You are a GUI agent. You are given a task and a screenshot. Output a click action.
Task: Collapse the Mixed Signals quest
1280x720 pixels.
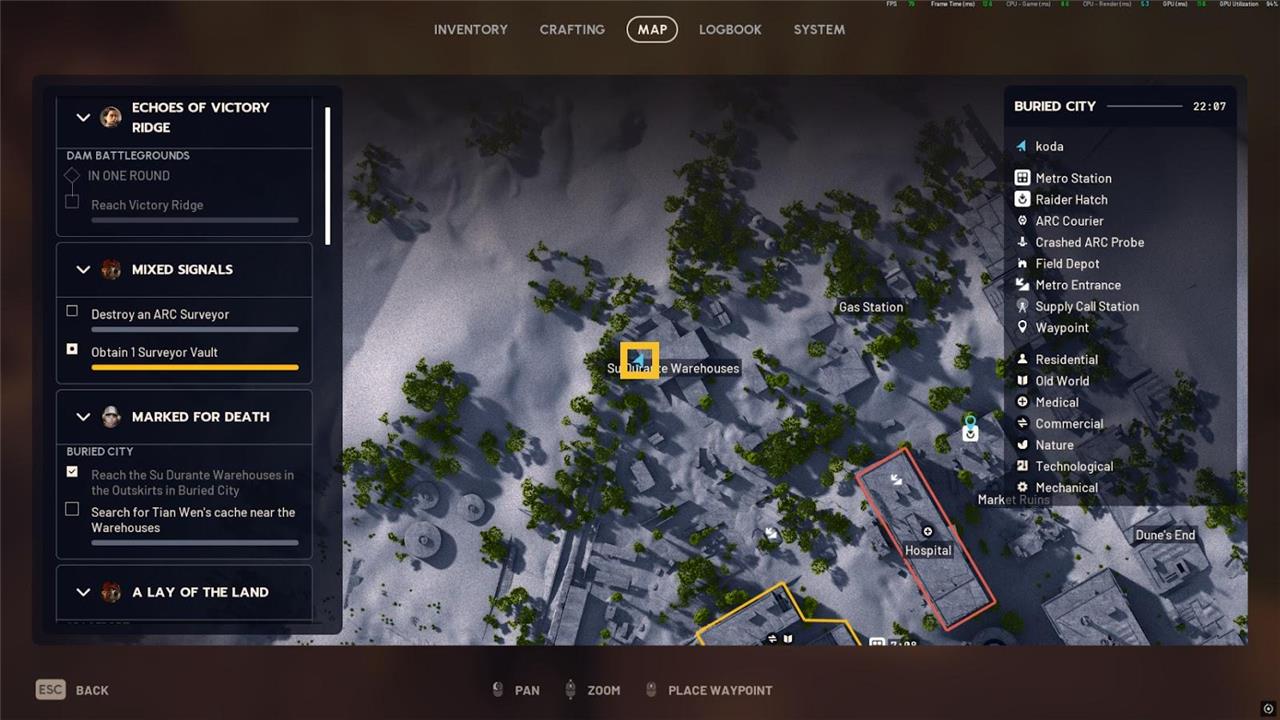pyautogui.click(x=83, y=269)
